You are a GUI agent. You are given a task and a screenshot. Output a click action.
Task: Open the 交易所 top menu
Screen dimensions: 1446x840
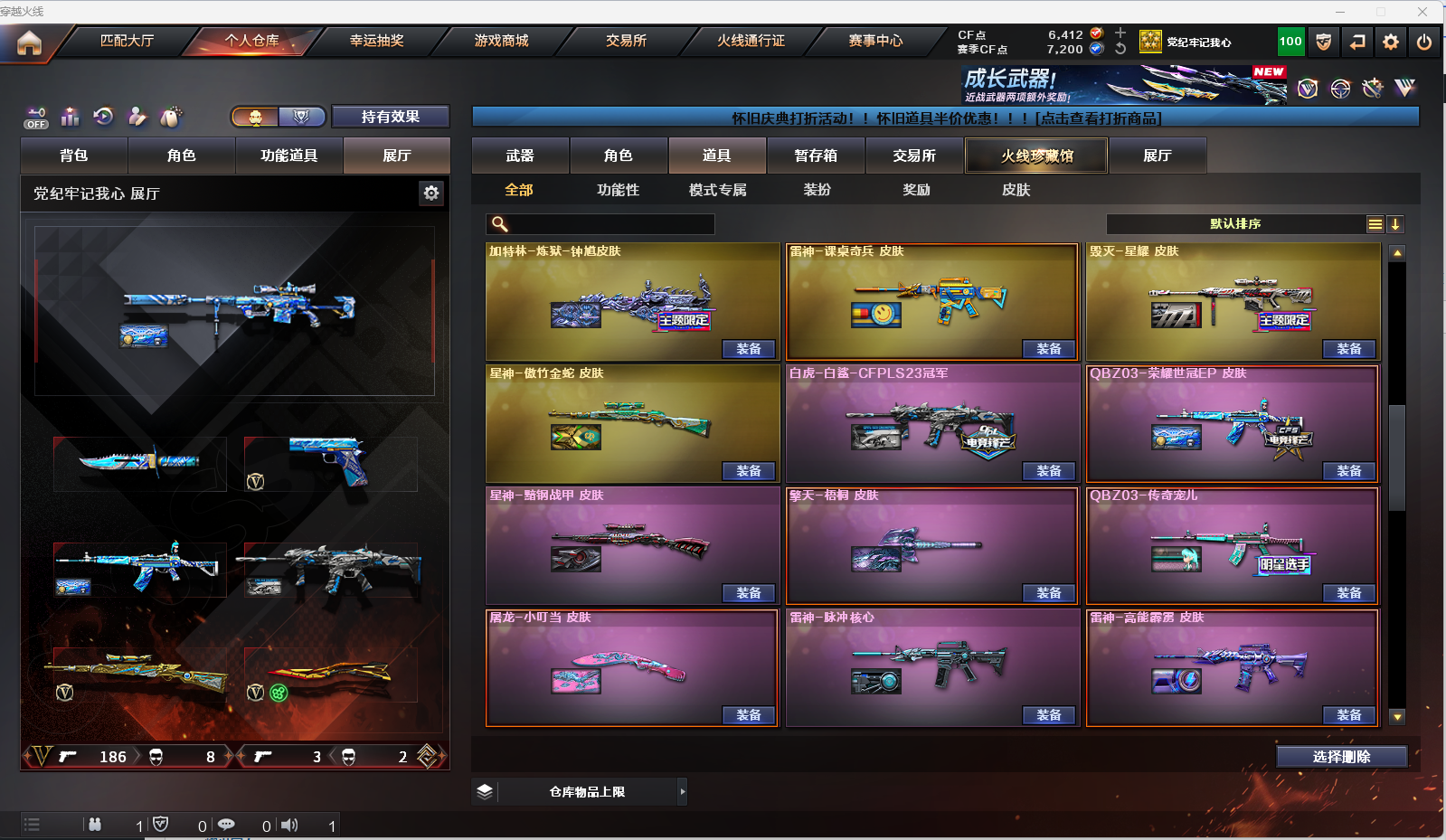tap(626, 41)
